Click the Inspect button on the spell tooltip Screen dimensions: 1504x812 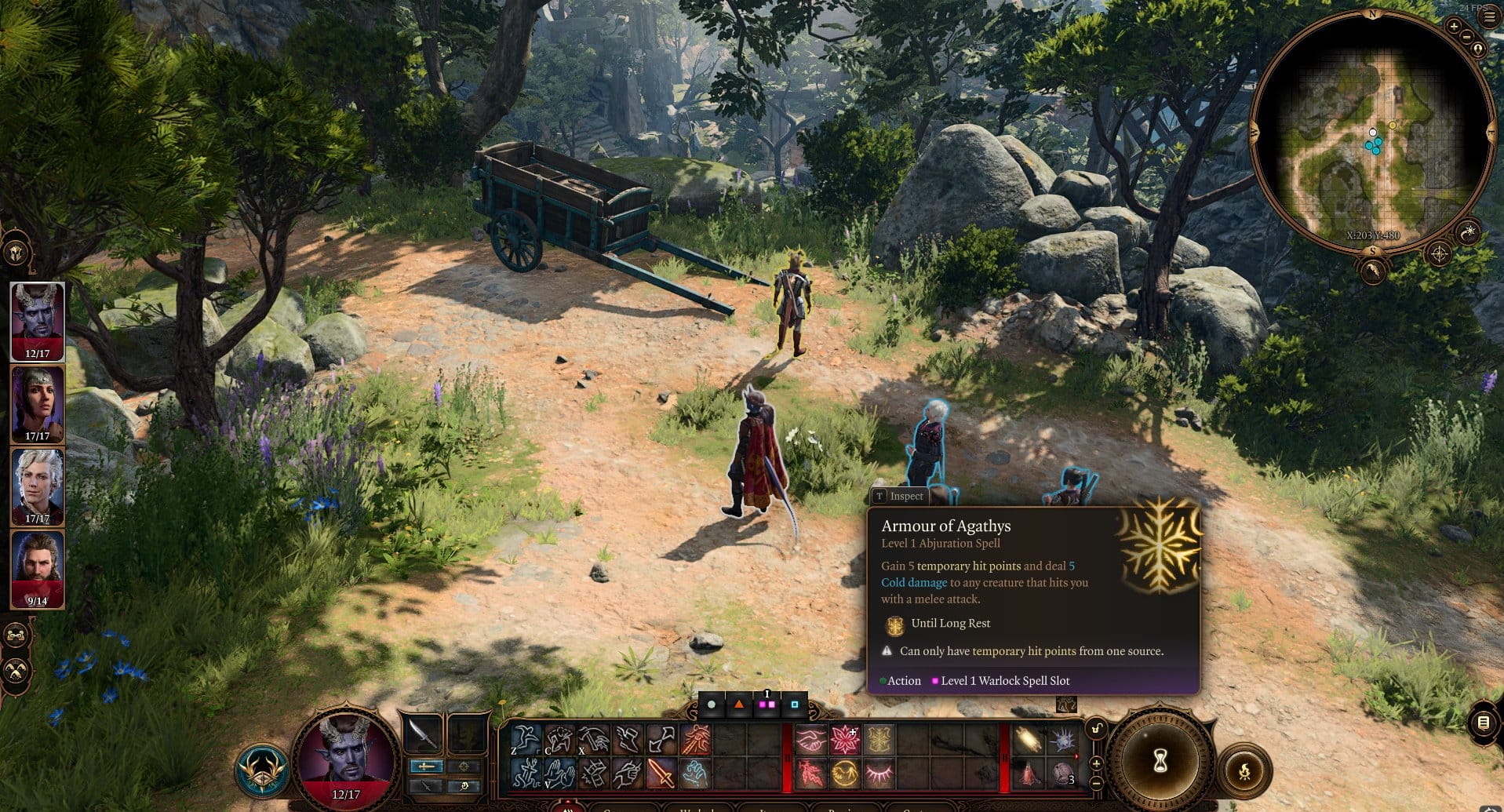[899, 496]
